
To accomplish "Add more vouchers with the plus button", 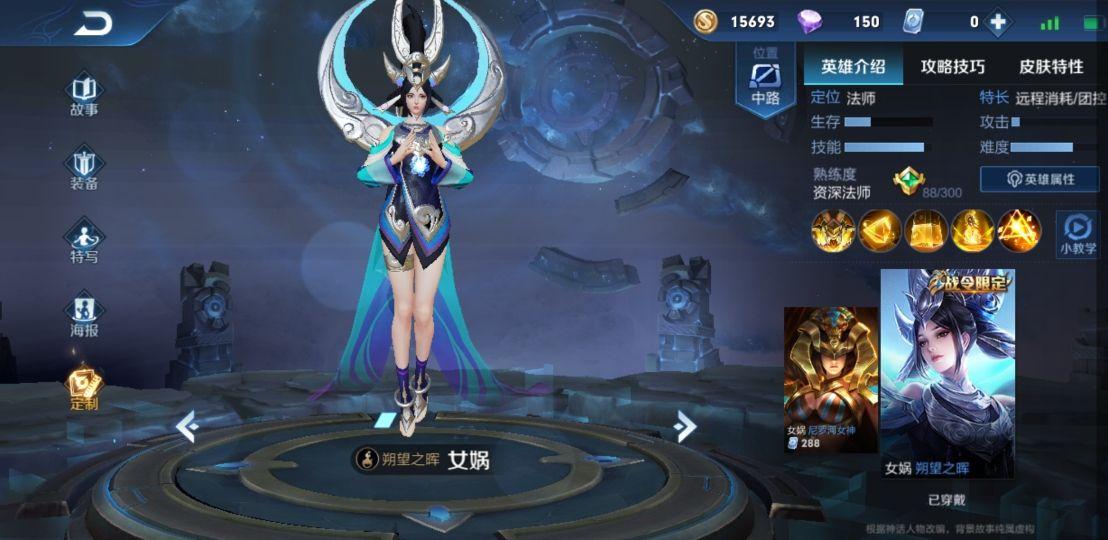I will coord(998,22).
